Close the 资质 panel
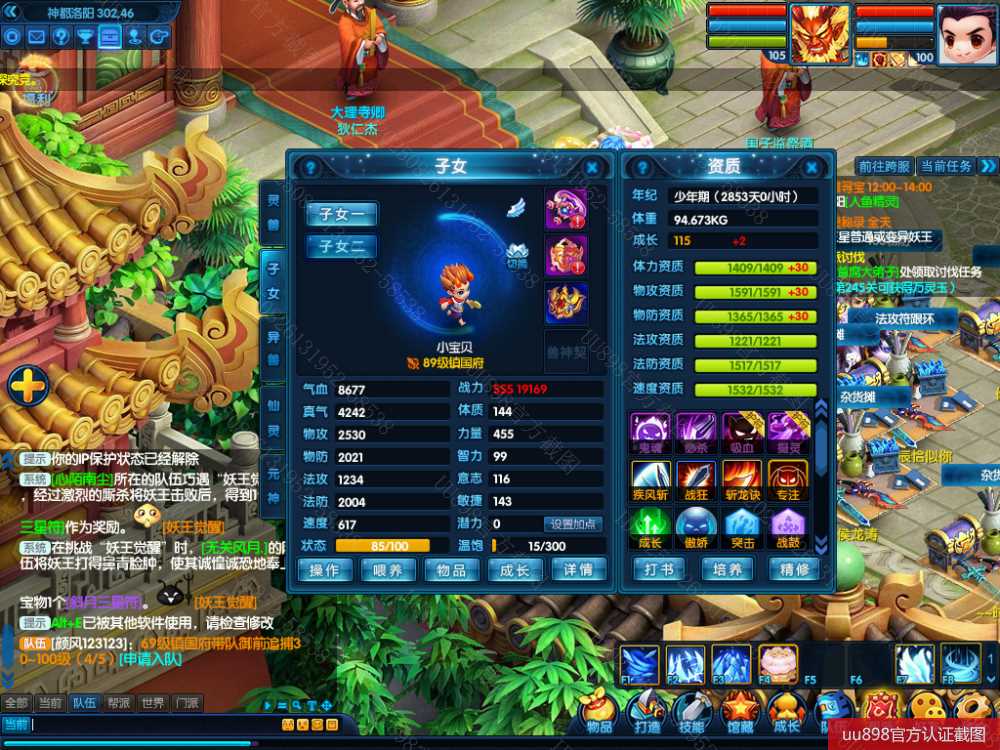The image size is (1000, 750). point(815,168)
